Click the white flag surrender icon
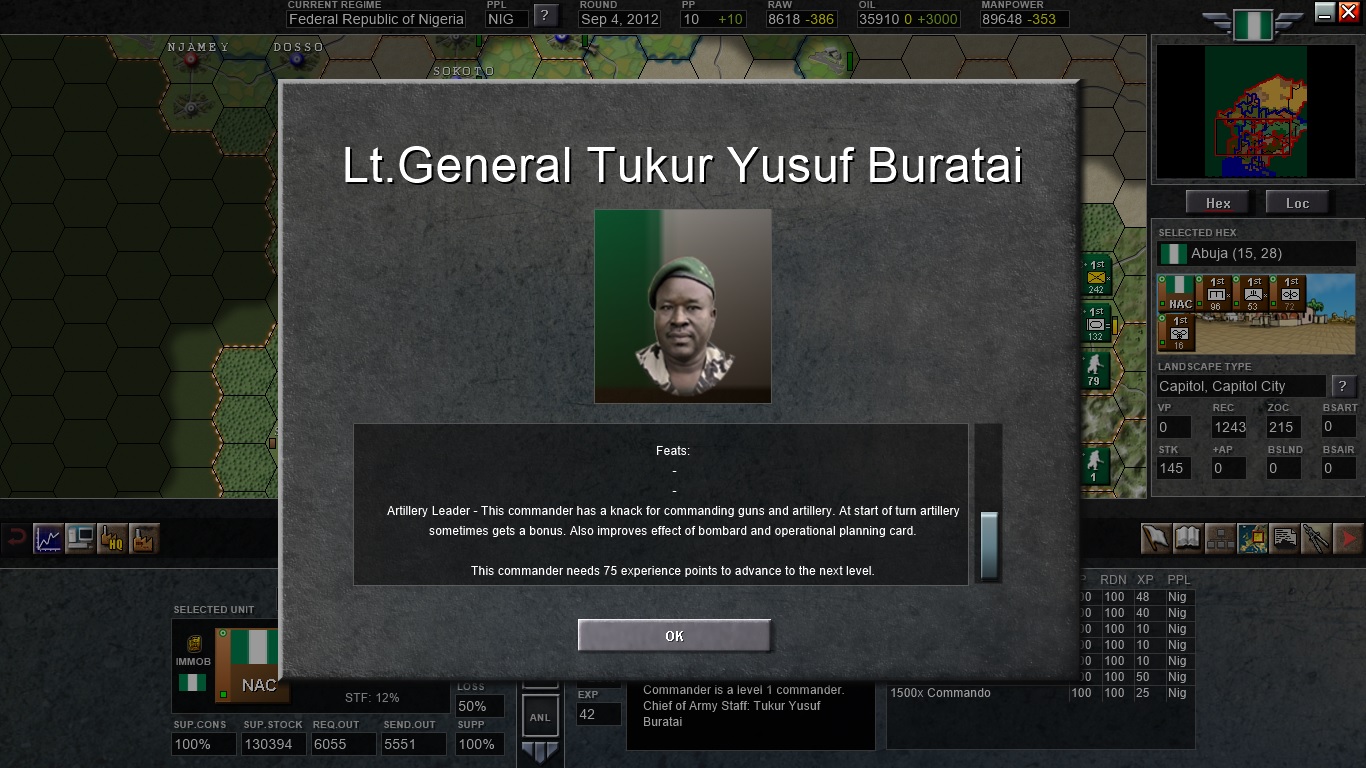This screenshot has height=768, width=1366. point(1155,538)
